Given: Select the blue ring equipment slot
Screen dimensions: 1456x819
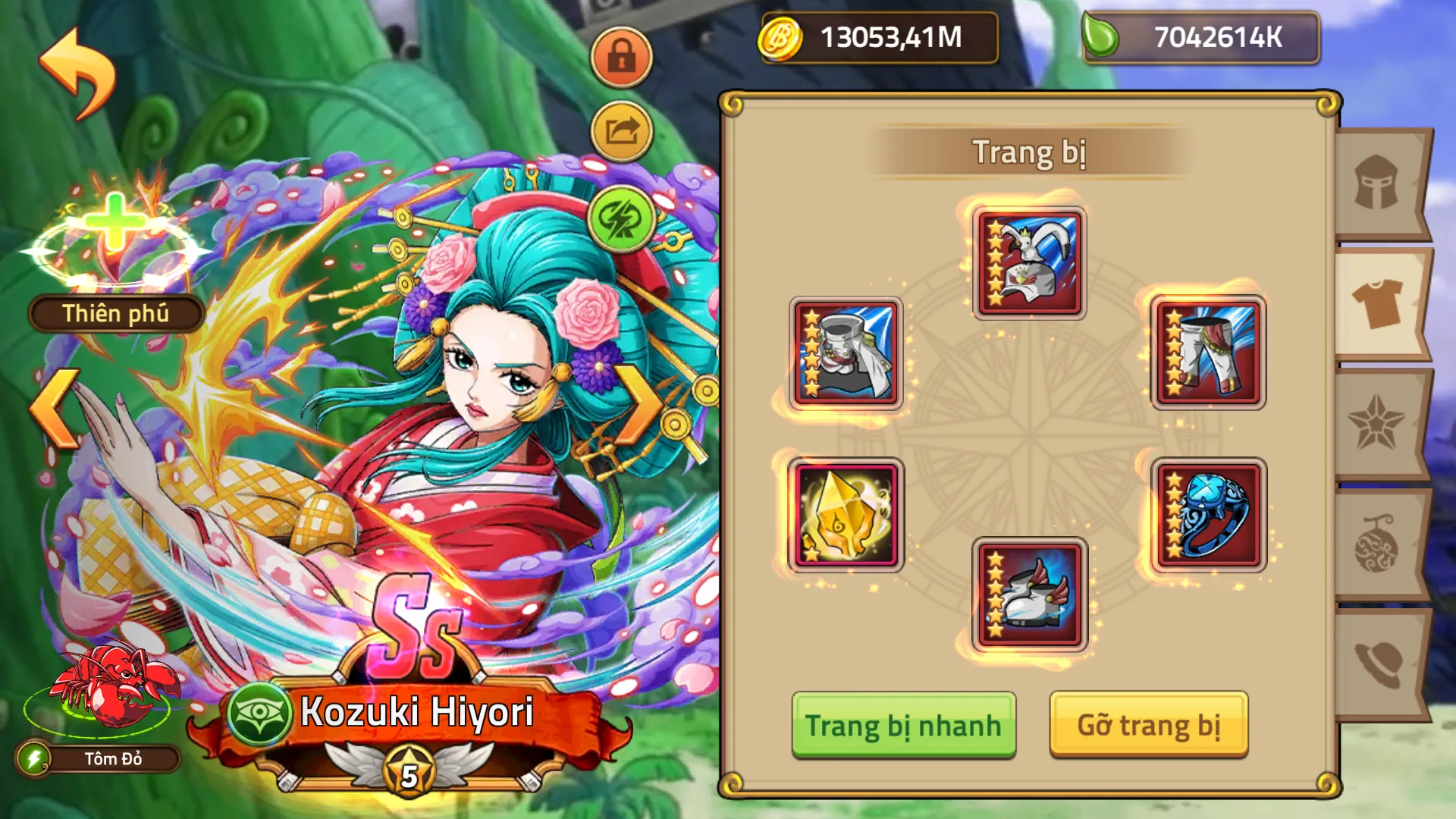Looking at the screenshot, I should click(1209, 516).
